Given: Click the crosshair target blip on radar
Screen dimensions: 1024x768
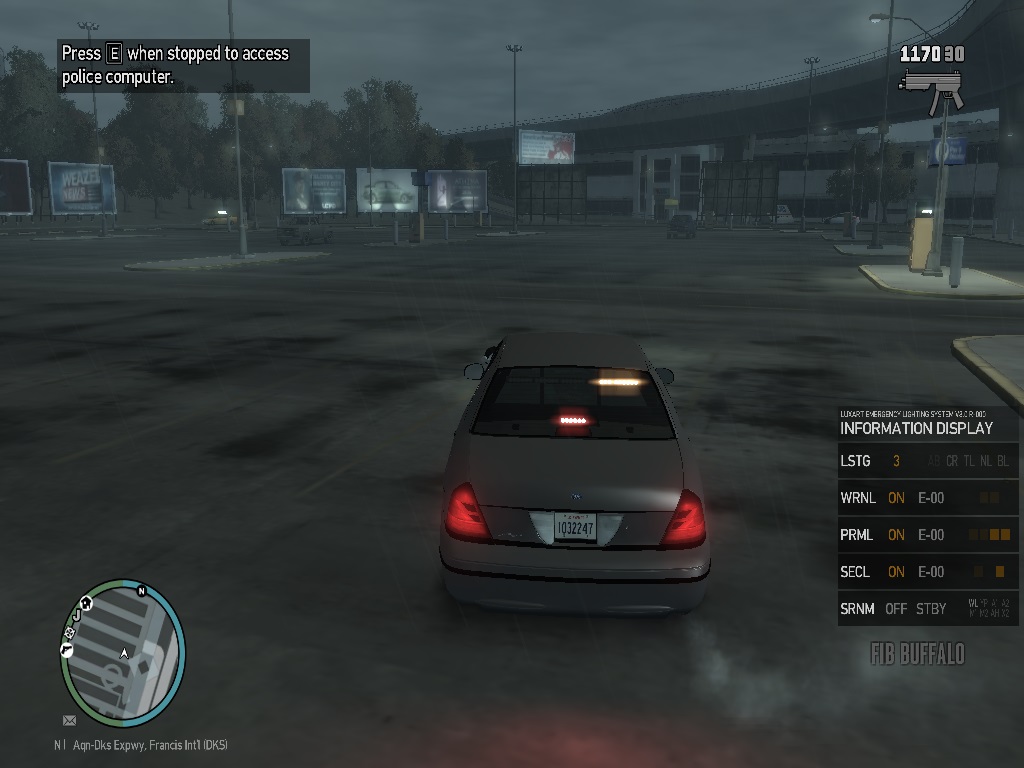Looking at the screenshot, I should coord(71,632).
